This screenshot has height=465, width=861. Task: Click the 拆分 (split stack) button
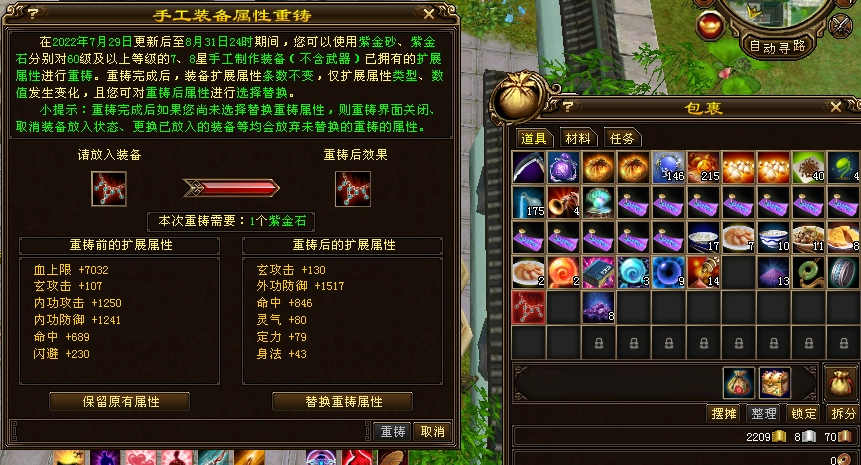click(843, 413)
